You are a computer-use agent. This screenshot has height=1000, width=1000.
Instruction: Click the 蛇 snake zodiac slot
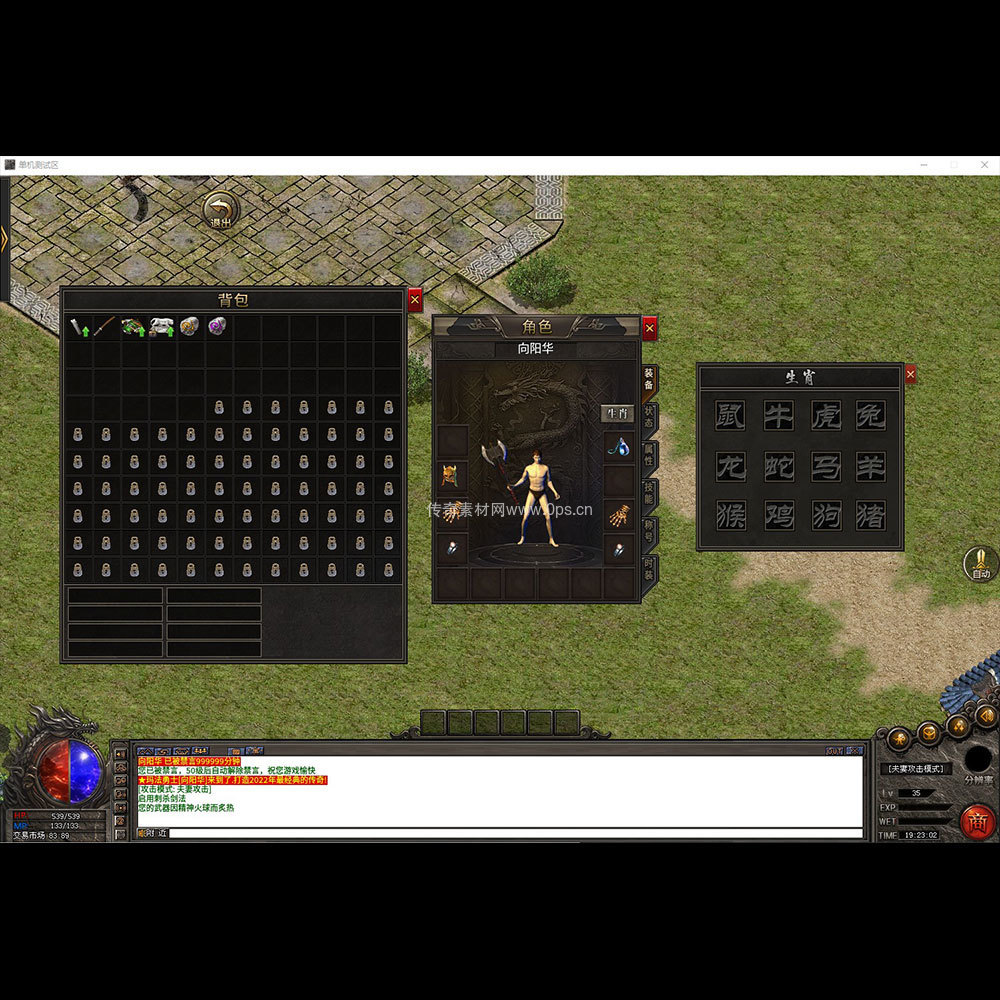coord(778,466)
